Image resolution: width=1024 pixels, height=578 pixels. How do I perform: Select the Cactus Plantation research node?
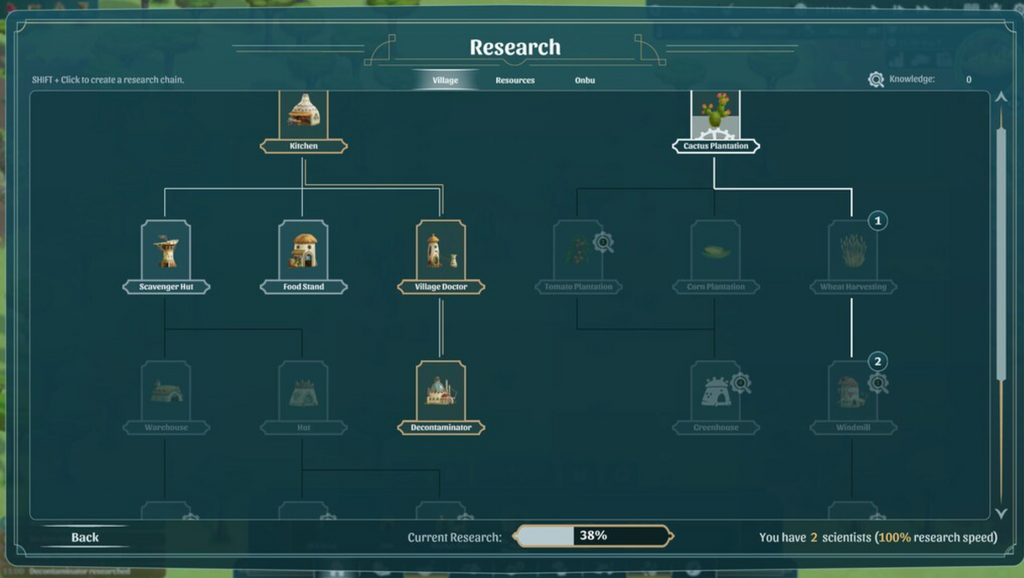click(715, 118)
